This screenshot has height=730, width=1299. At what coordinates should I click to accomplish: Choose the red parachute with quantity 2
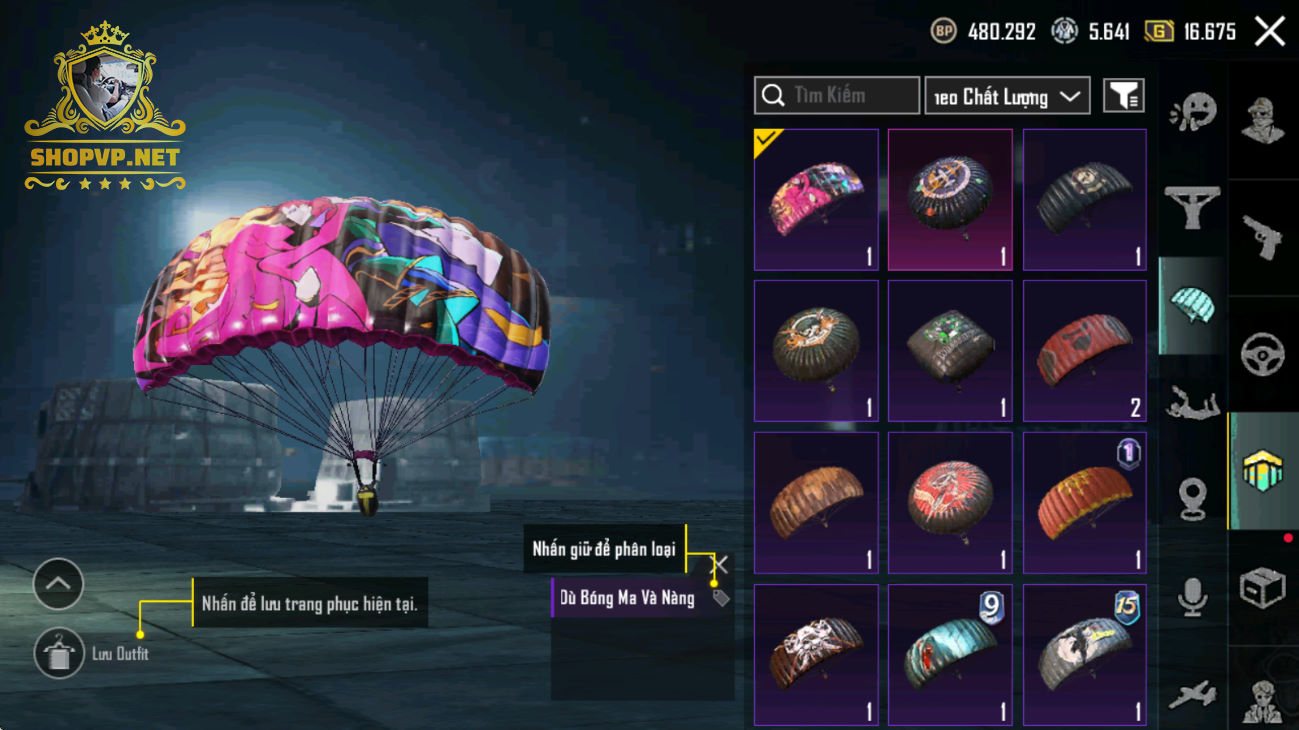[1084, 351]
